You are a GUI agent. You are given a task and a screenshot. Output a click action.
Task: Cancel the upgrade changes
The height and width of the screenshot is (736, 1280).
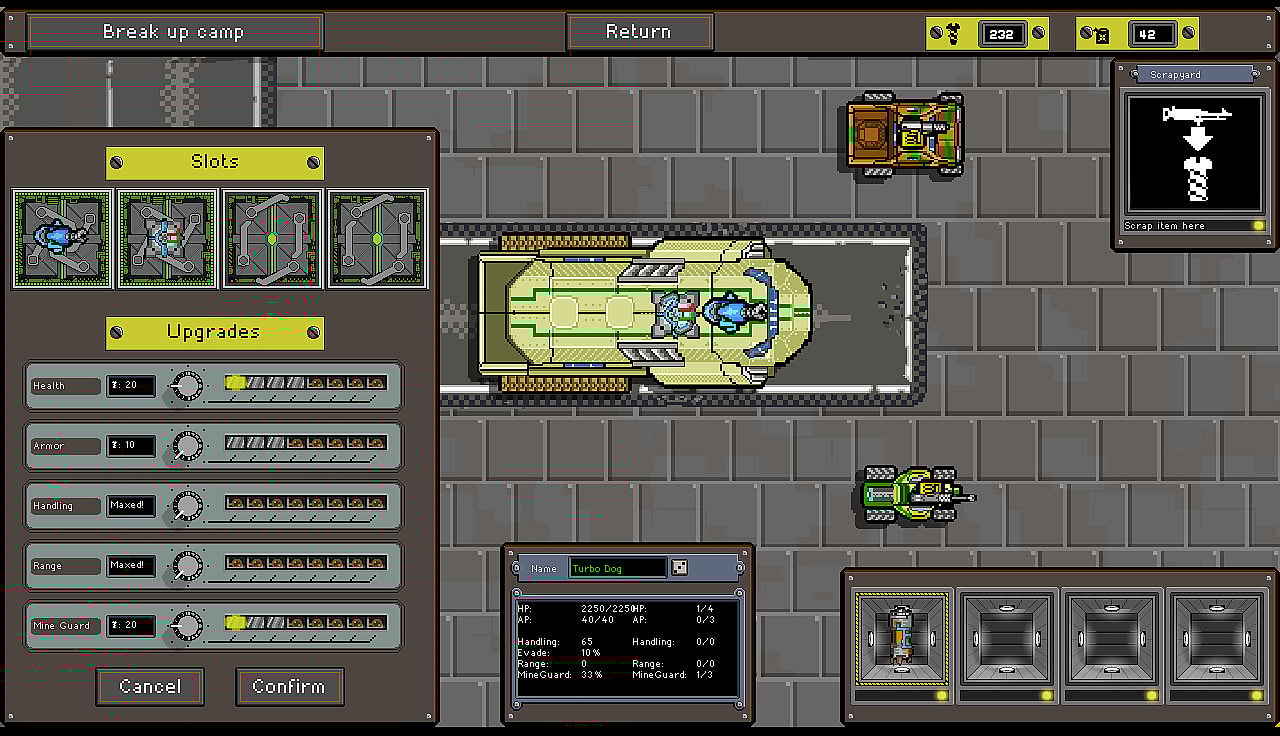pos(150,687)
